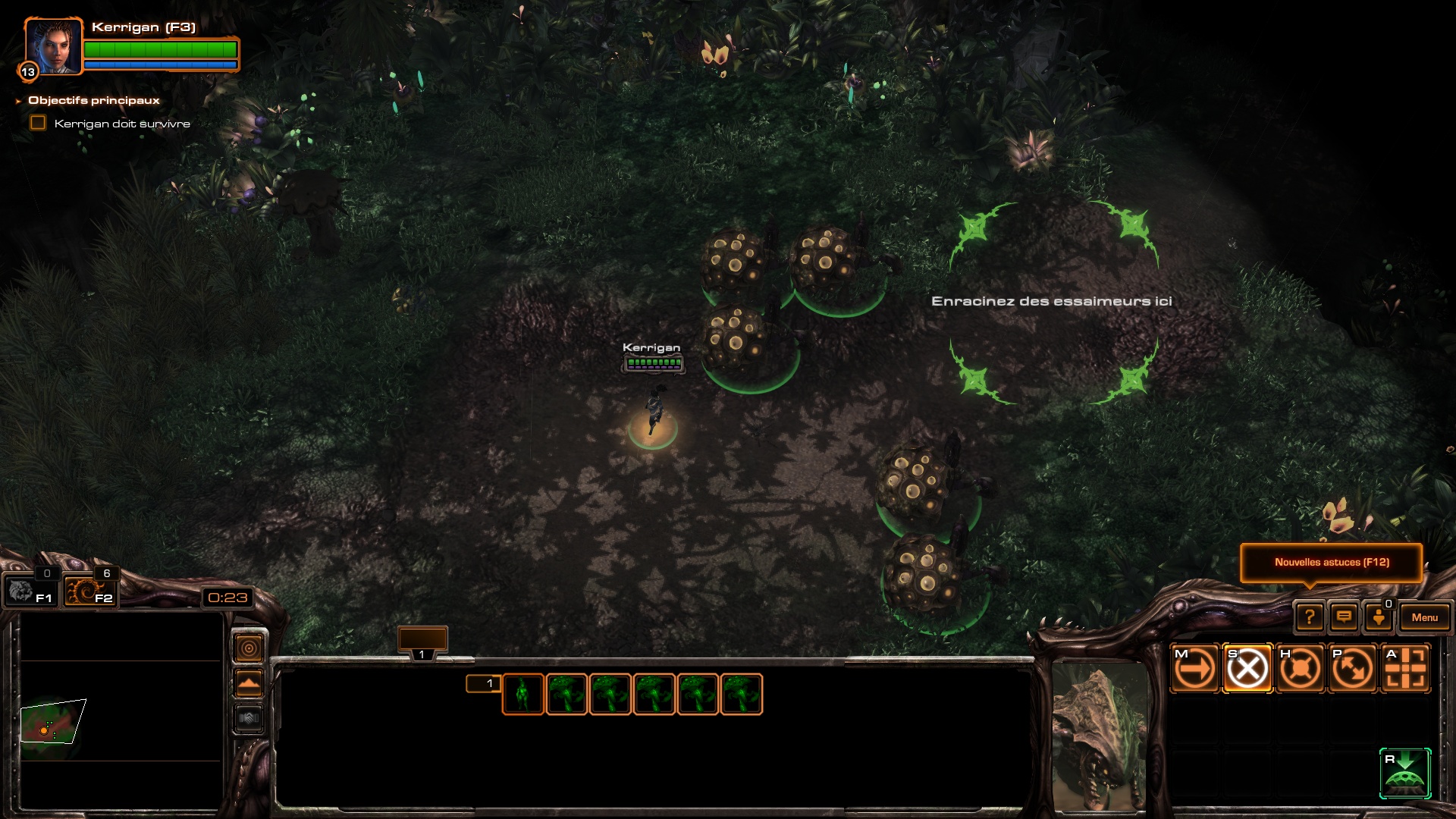Toggle minimap terrain display button
Screen dimensions: 1456x819
point(249,683)
